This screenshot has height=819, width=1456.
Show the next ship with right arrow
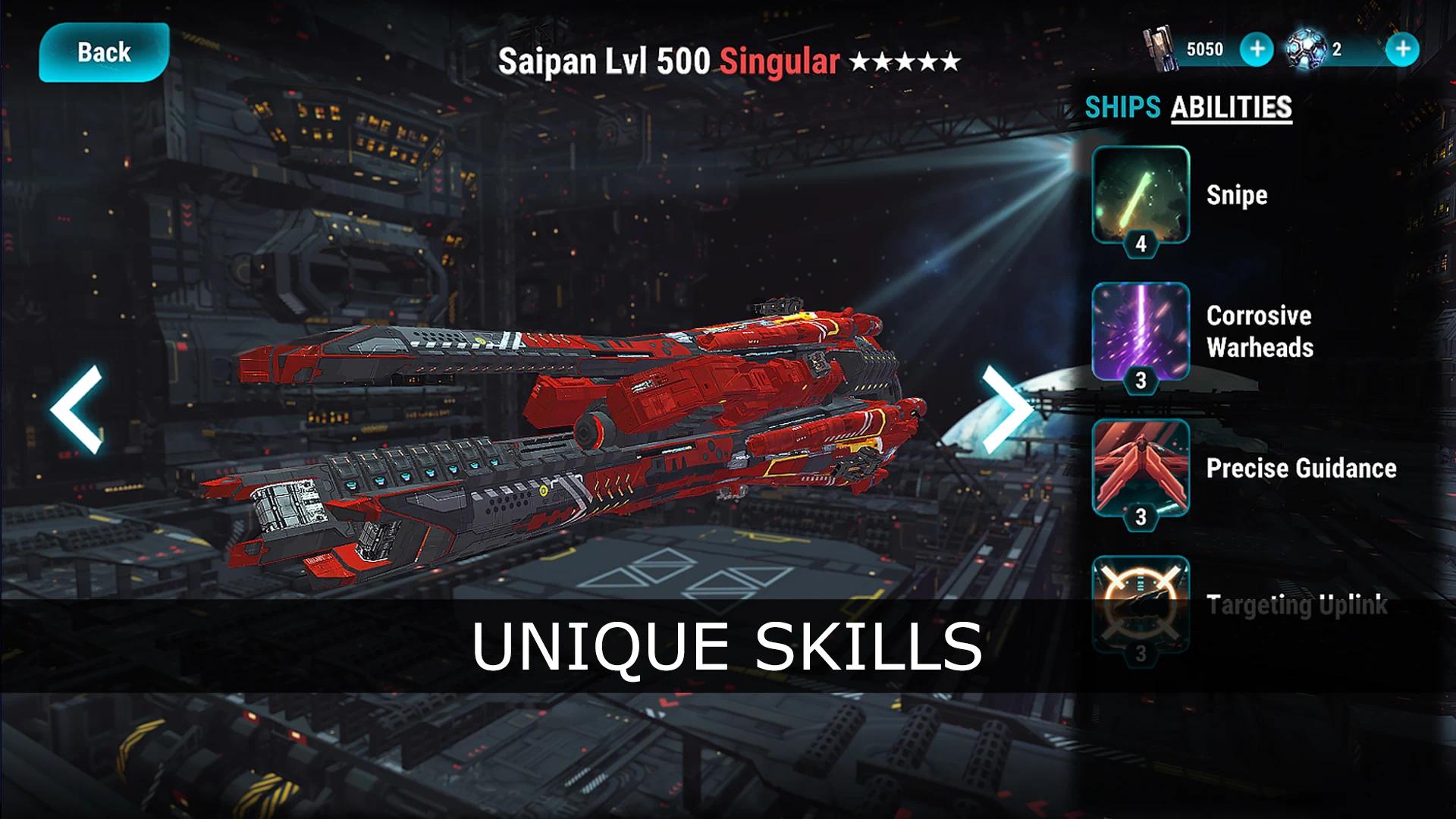[x=1006, y=409]
